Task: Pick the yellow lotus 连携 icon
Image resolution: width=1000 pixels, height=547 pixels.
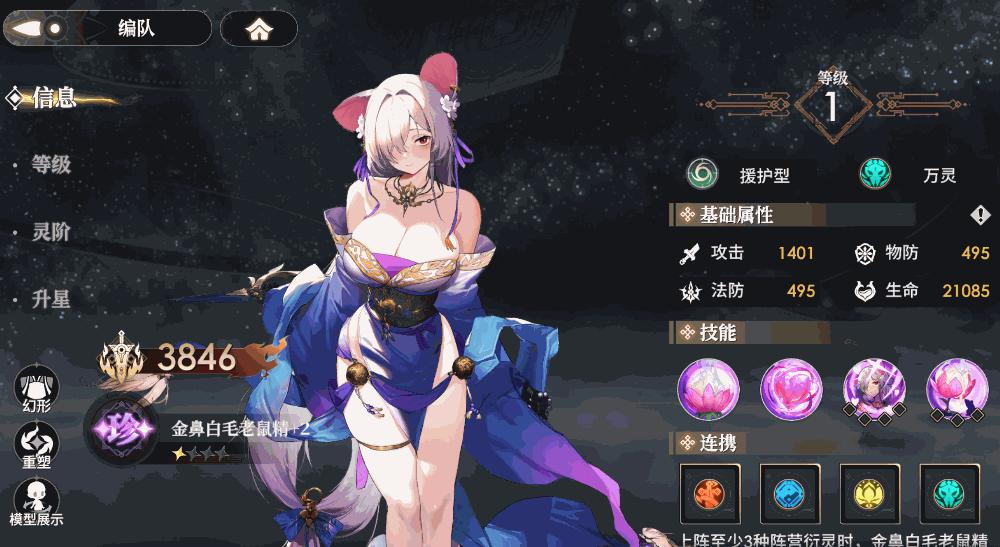Action: 870,493
